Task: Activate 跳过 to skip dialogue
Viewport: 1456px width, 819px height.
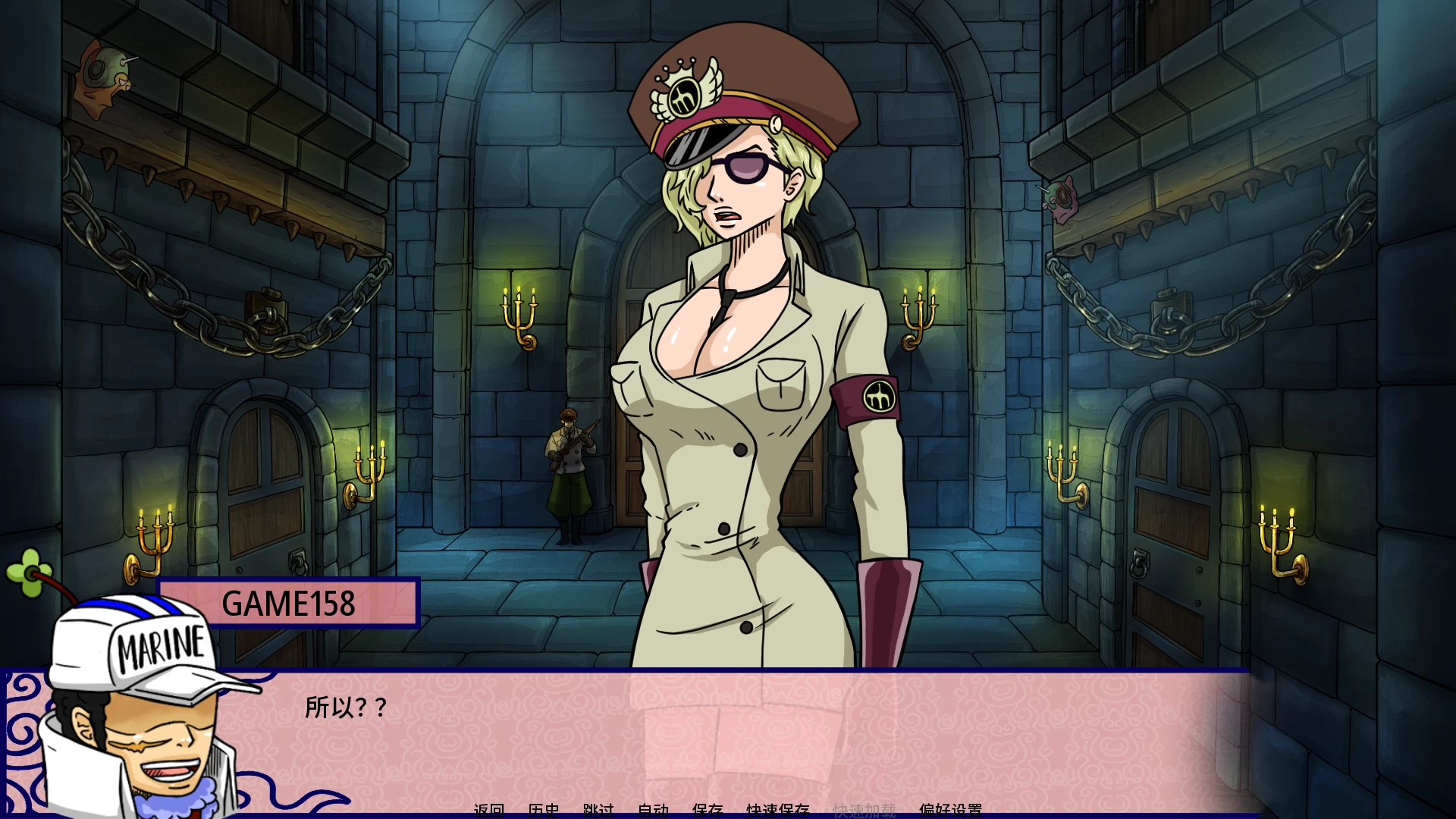Action: (x=598, y=811)
